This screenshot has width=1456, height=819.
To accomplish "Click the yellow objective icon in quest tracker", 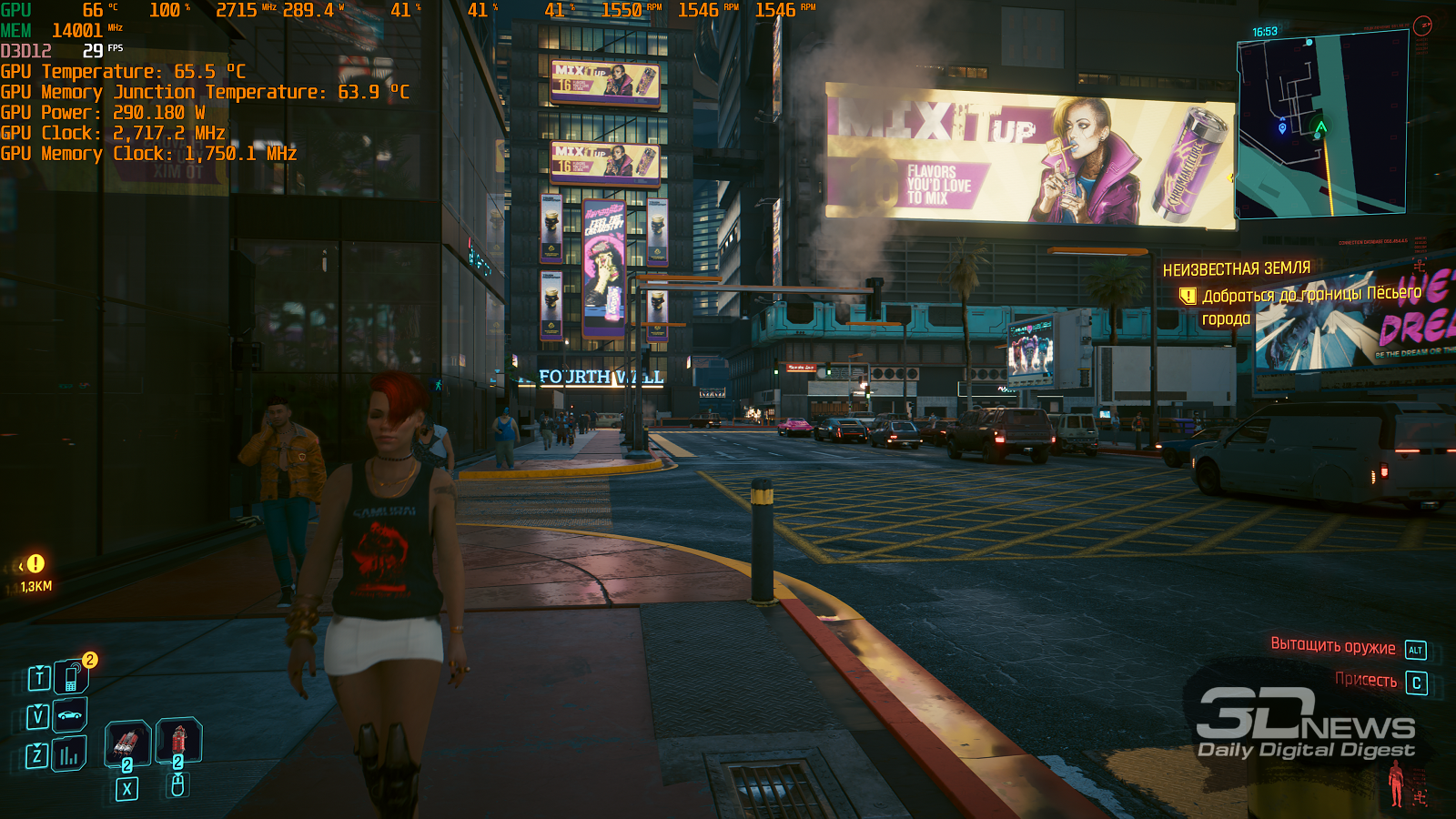I will tap(1188, 296).
